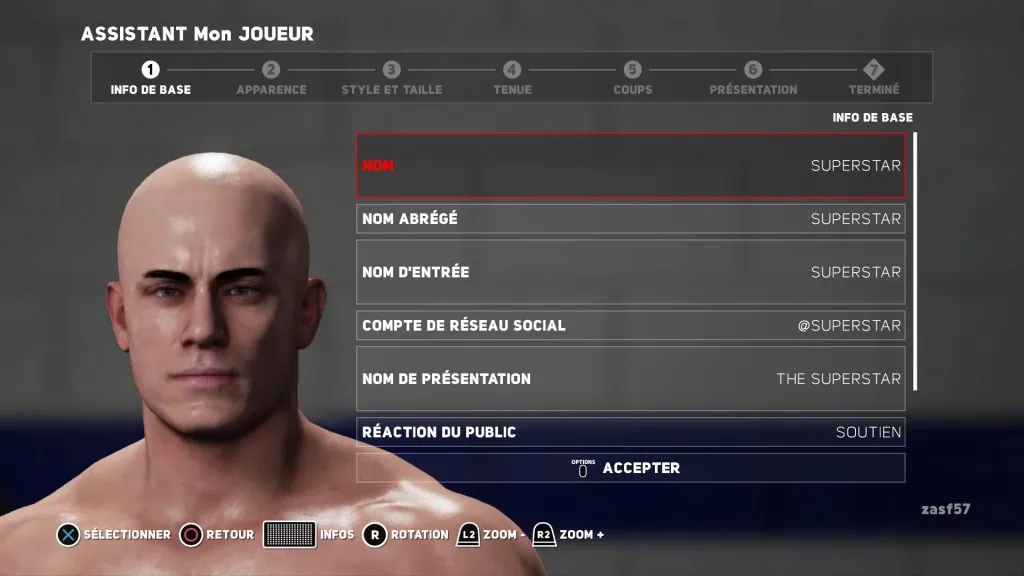
Task: Click the INFO DE BASE step
Action: (150, 78)
